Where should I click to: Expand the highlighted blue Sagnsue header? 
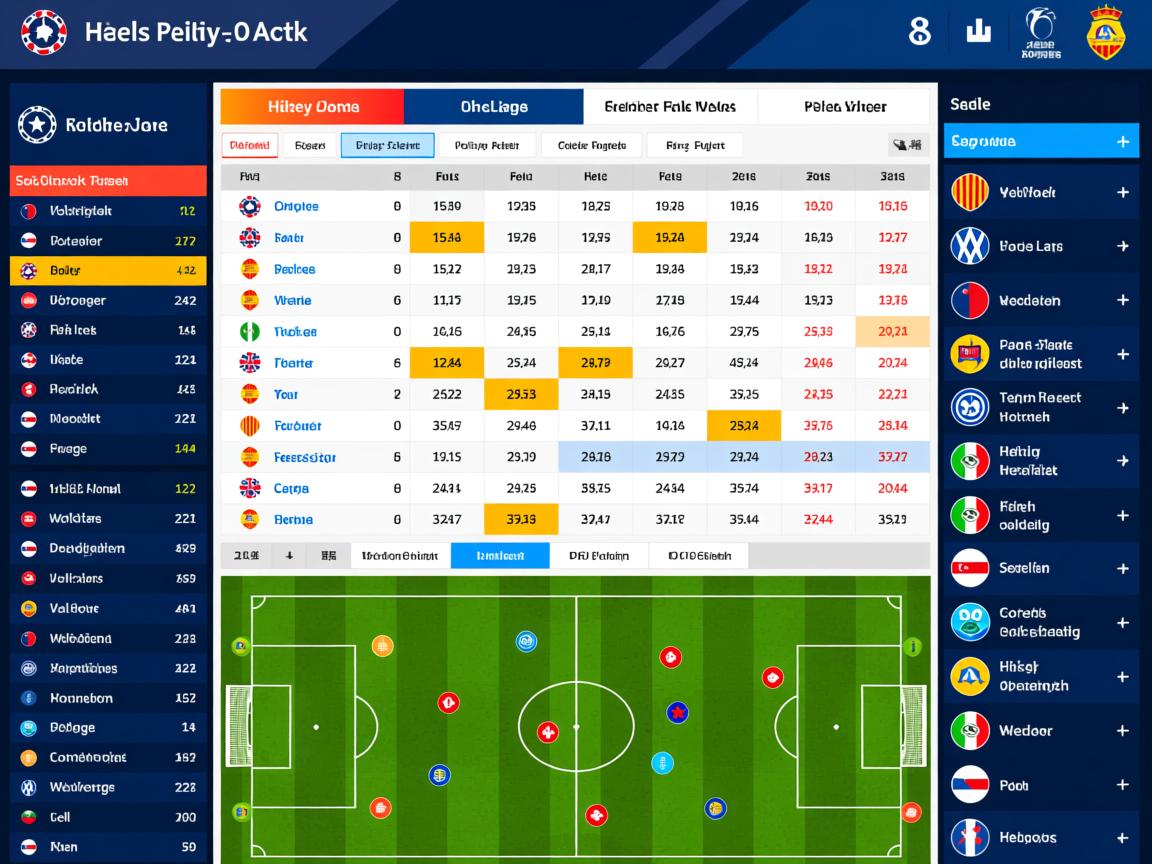(x=1122, y=142)
